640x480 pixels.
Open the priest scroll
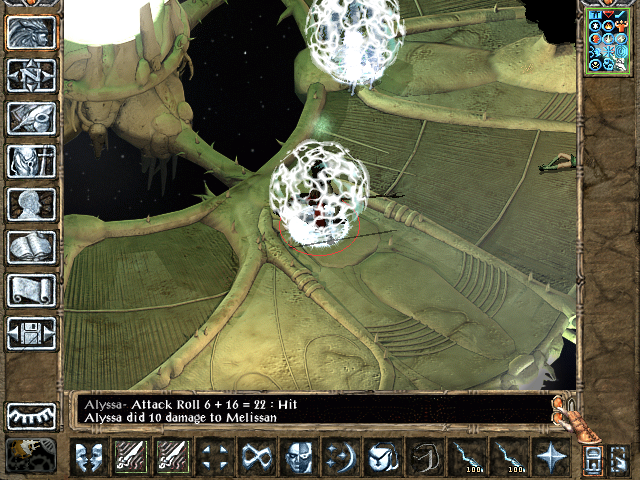(x=31, y=290)
